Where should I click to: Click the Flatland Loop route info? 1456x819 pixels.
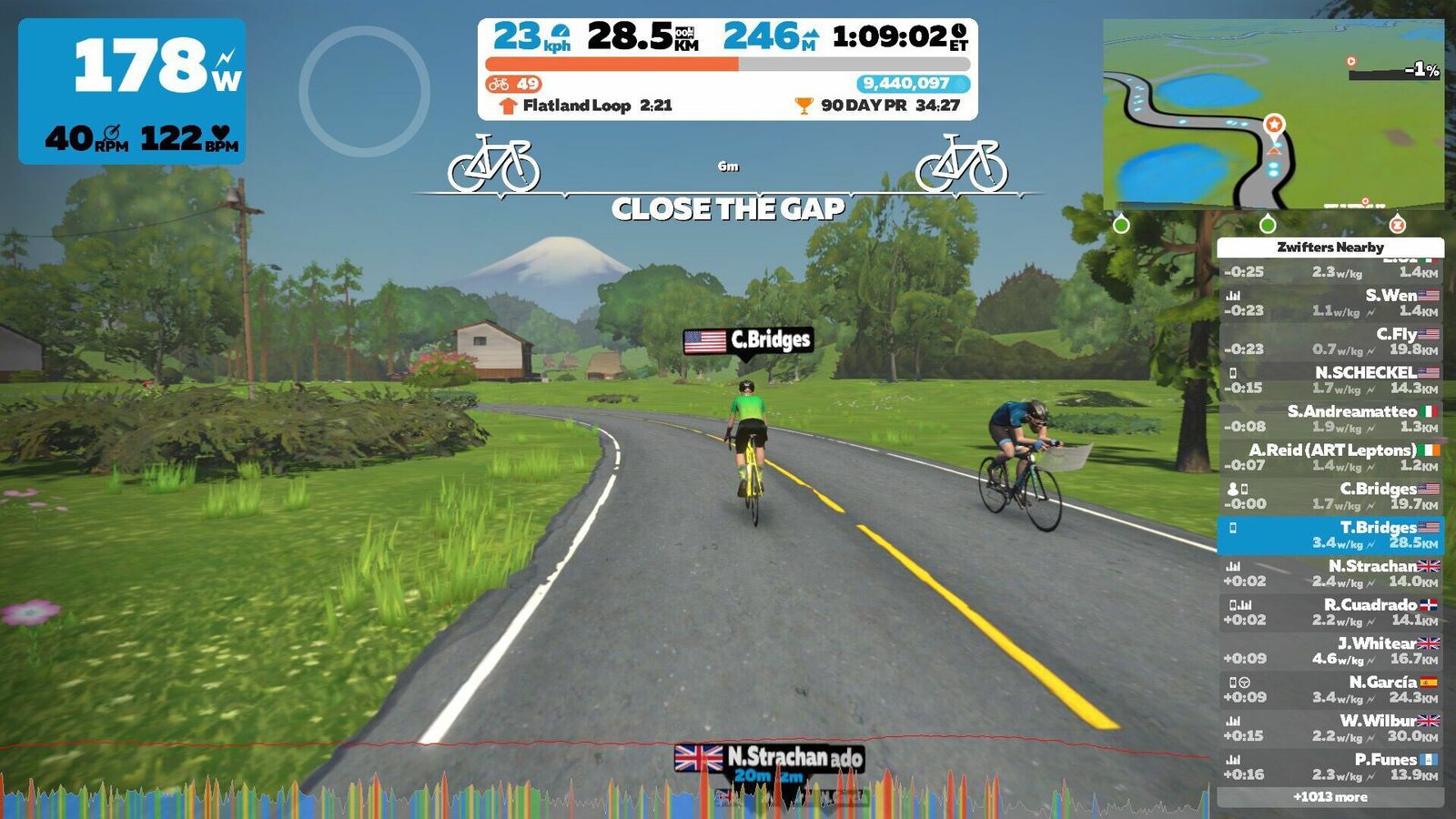[587, 106]
